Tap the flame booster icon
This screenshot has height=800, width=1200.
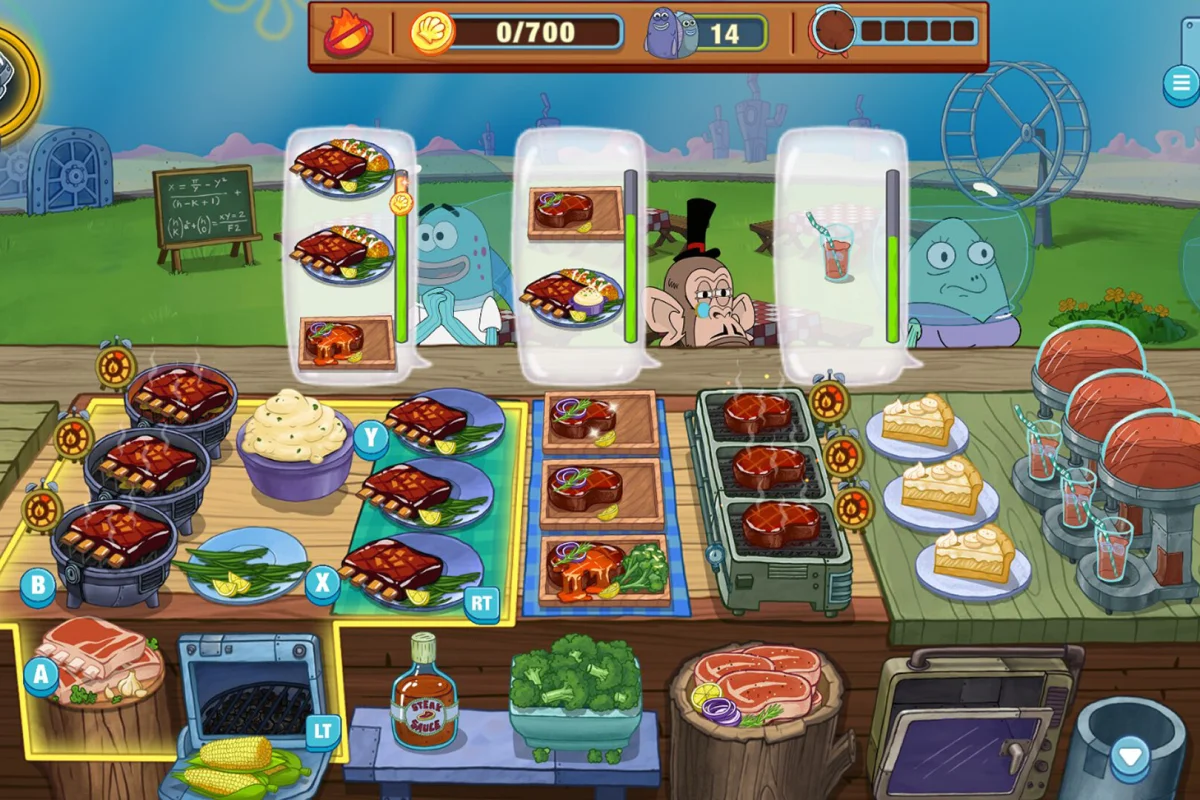[x=347, y=35]
